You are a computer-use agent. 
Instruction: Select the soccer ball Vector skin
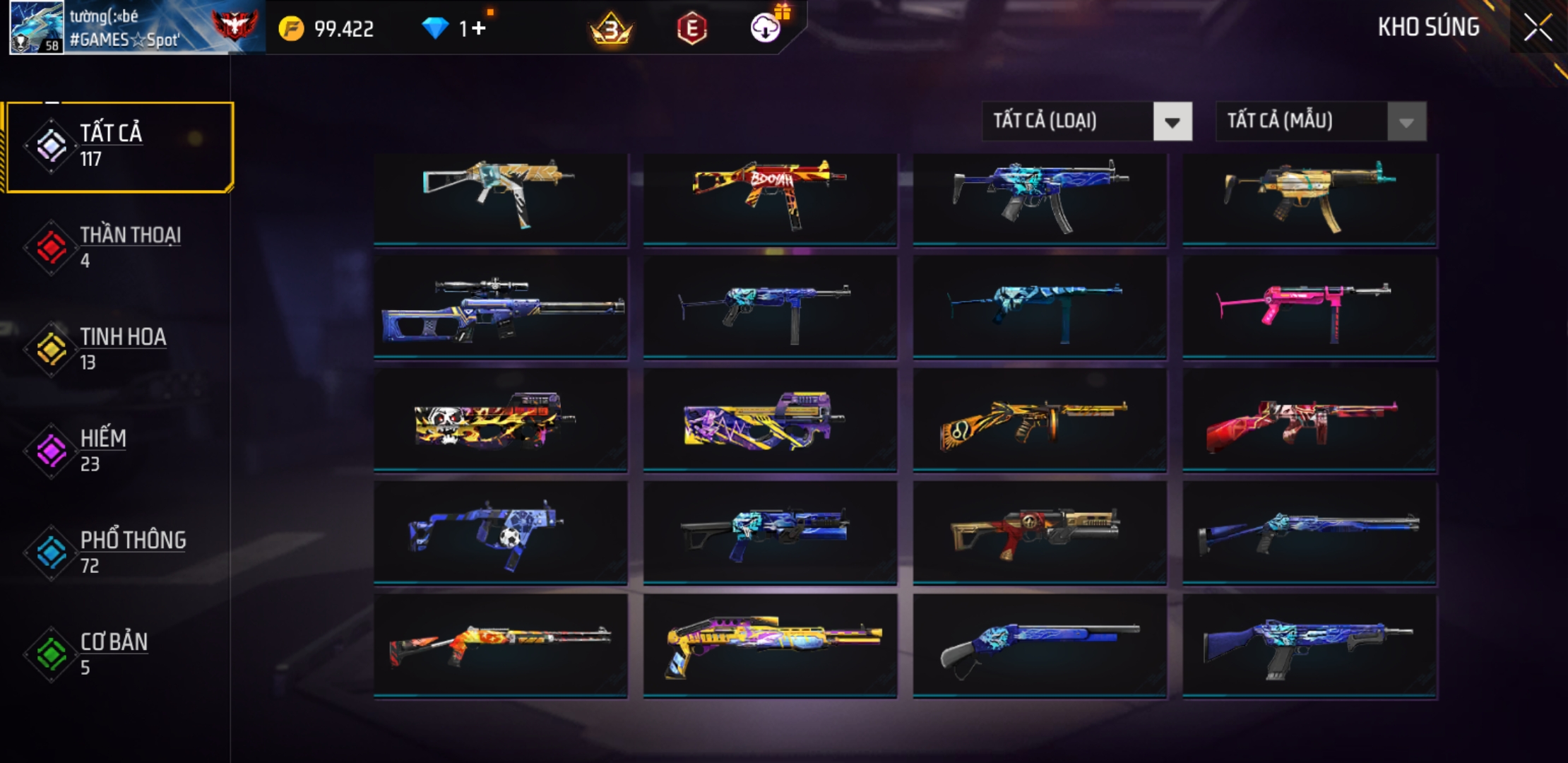[500, 533]
